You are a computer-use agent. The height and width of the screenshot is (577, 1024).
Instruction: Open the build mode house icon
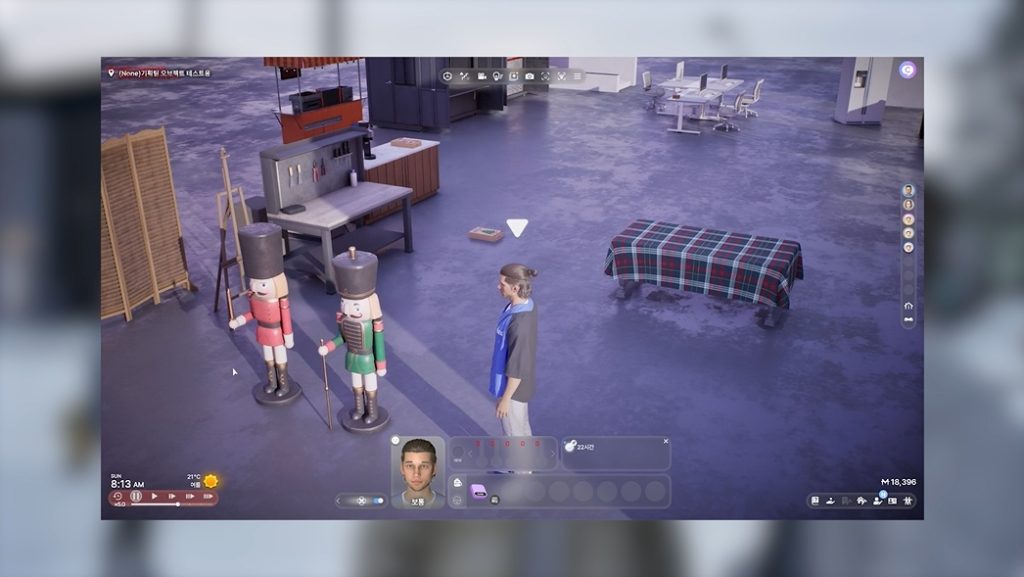click(862, 500)
